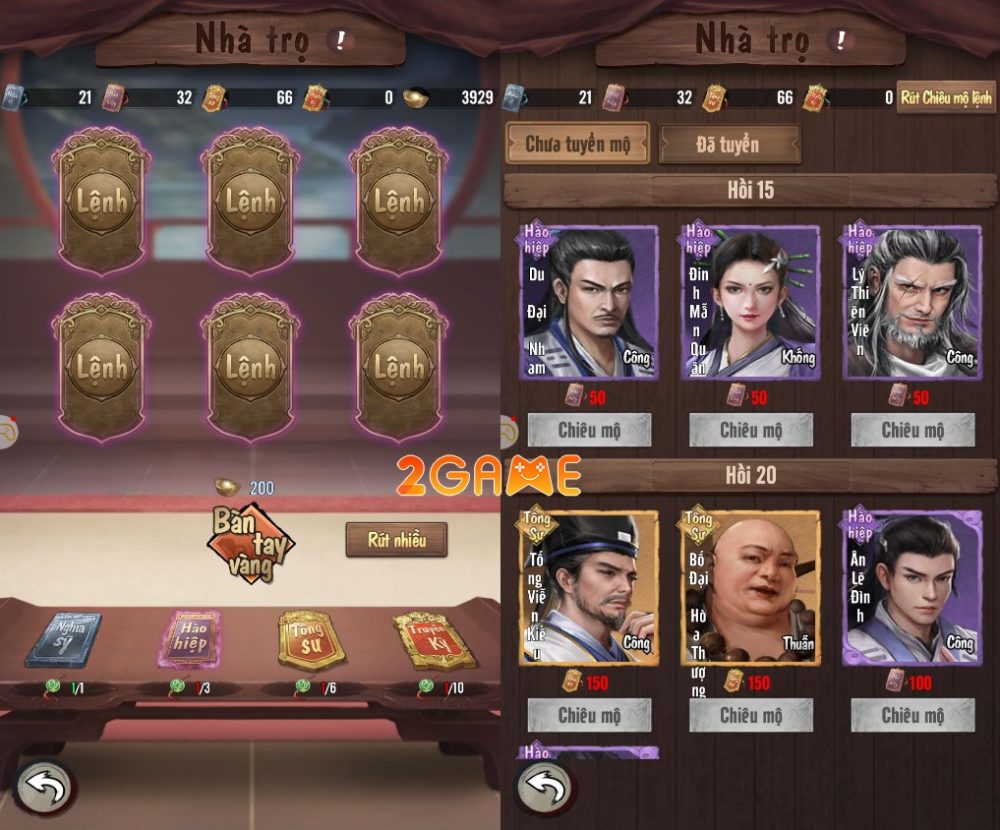The width and height of the screenshot is (1000, 830).
Task: Recruit Tống Viễn Kiều with Chiêu mộ
Action: tap(589, 715)
